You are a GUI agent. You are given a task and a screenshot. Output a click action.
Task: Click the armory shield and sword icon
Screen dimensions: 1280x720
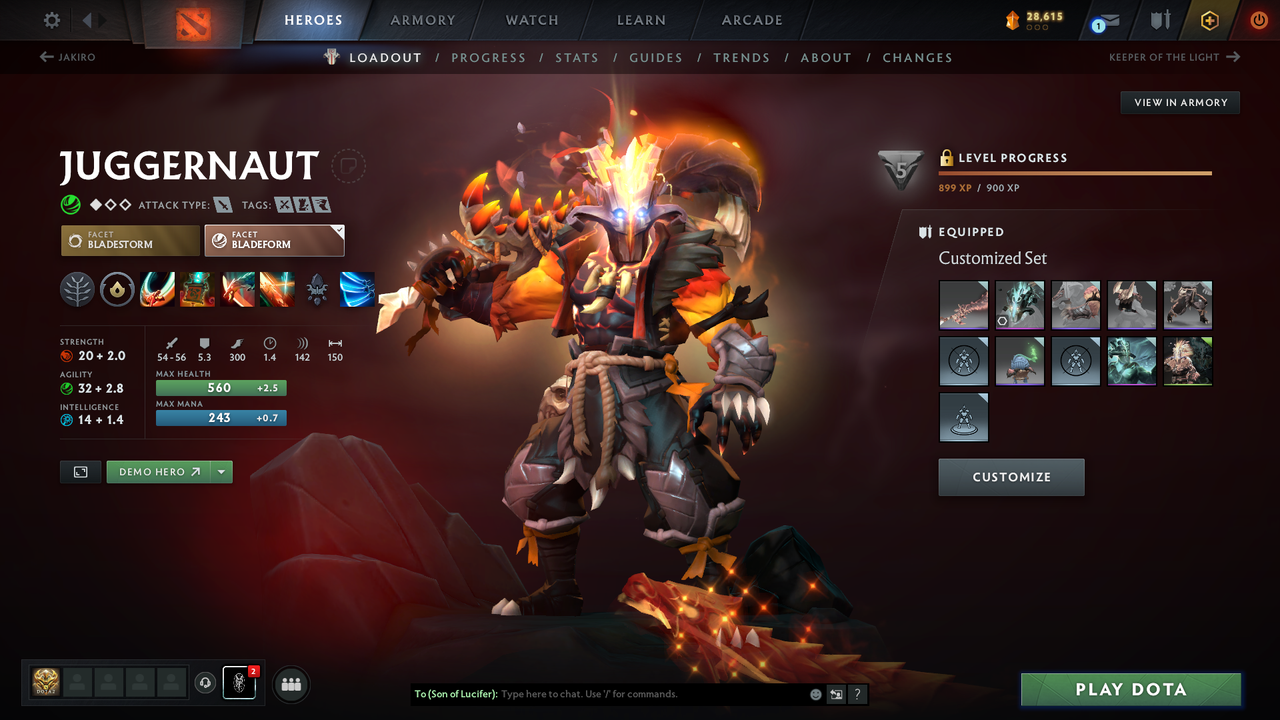click(1160, 19)
